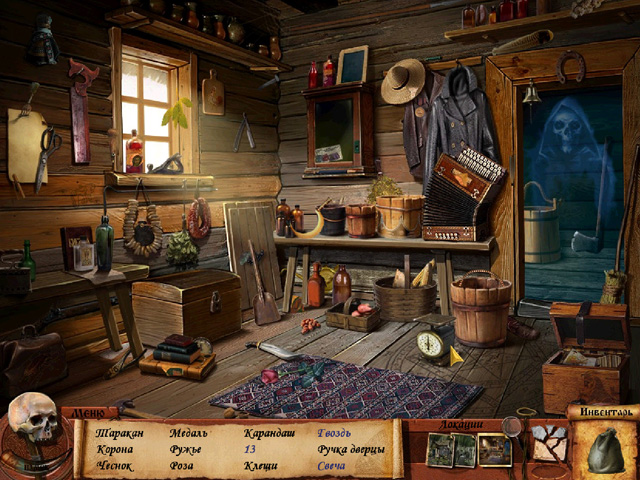Open the broken stone tablet icon
The height and width of the screenshot is (480, 640).
pyautogui.click(x=548, y=442)
